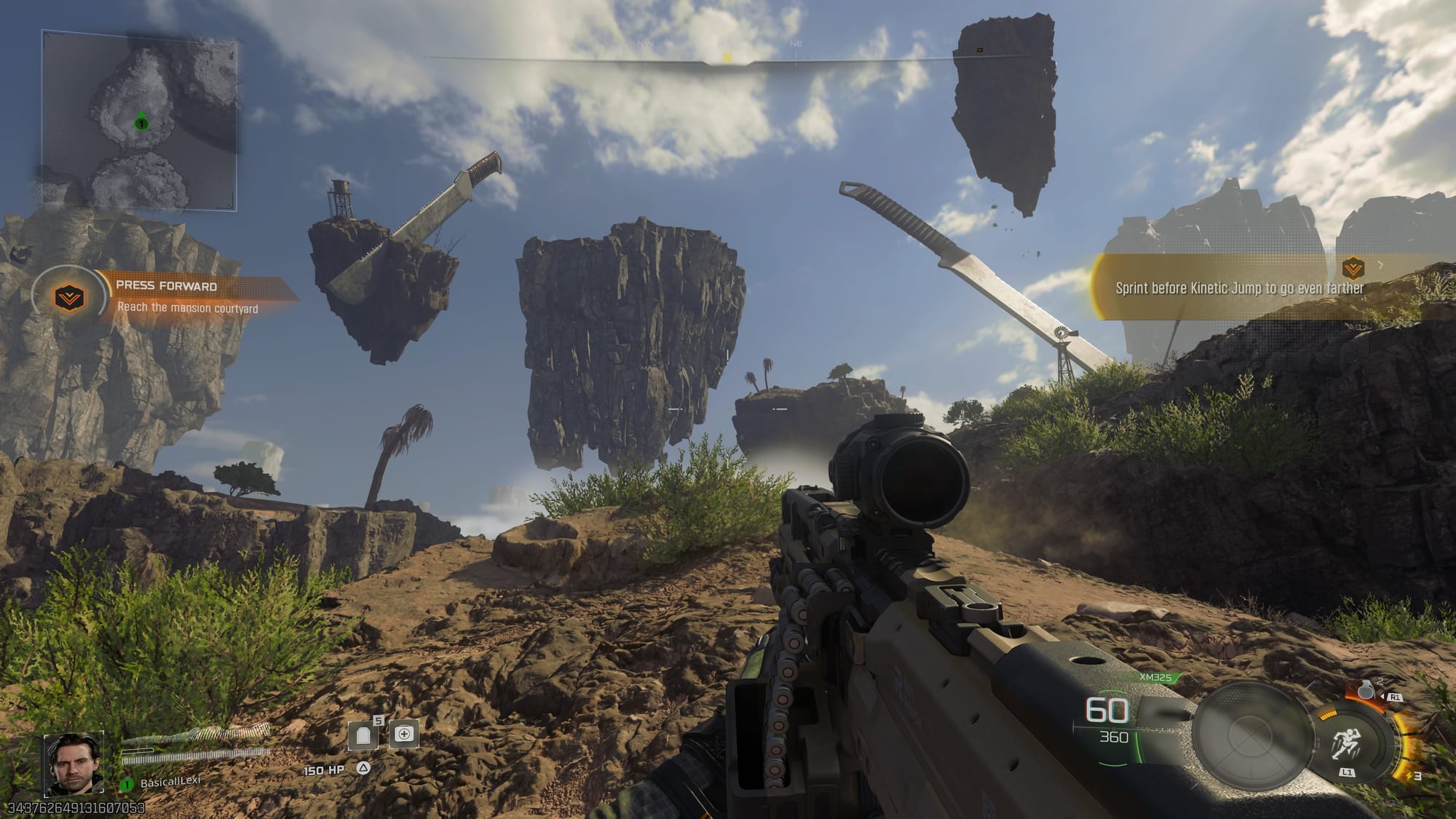Click the lightning bolt charge indicator
This screenshot has height=819, width=1456.
coord(1411,777)
